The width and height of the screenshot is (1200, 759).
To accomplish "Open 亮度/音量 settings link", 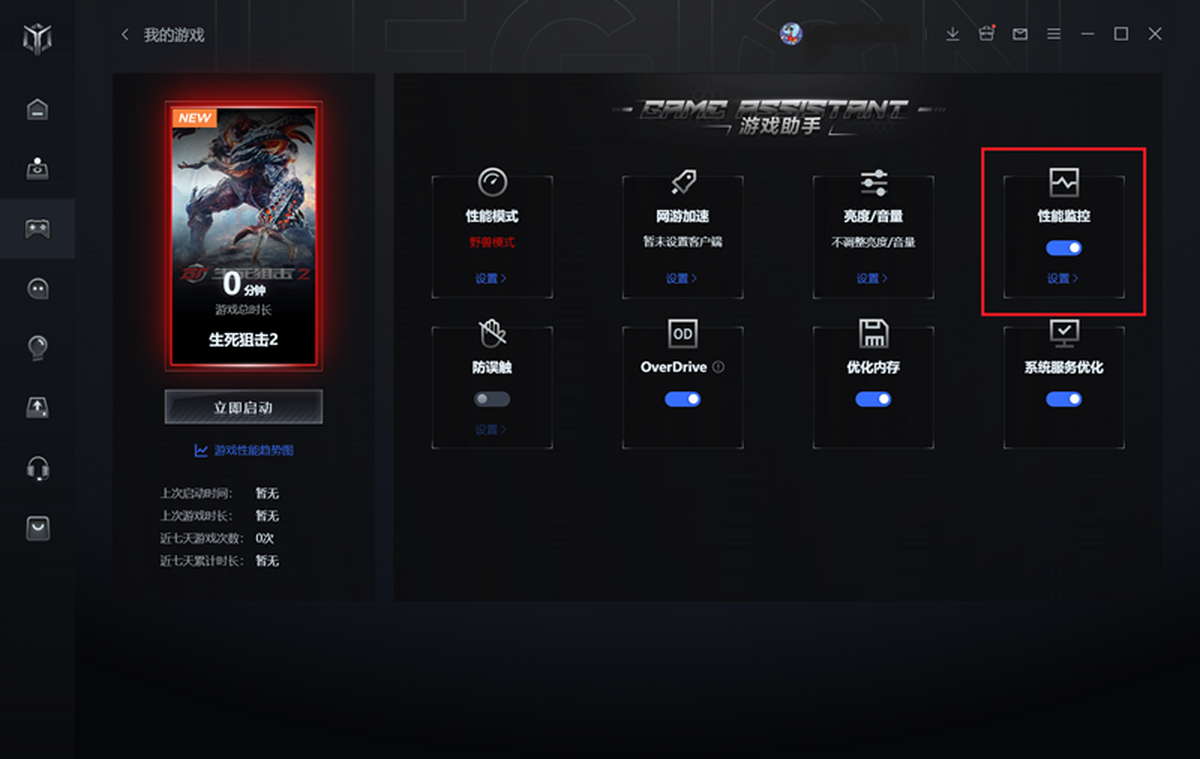I will click(872, 279).
